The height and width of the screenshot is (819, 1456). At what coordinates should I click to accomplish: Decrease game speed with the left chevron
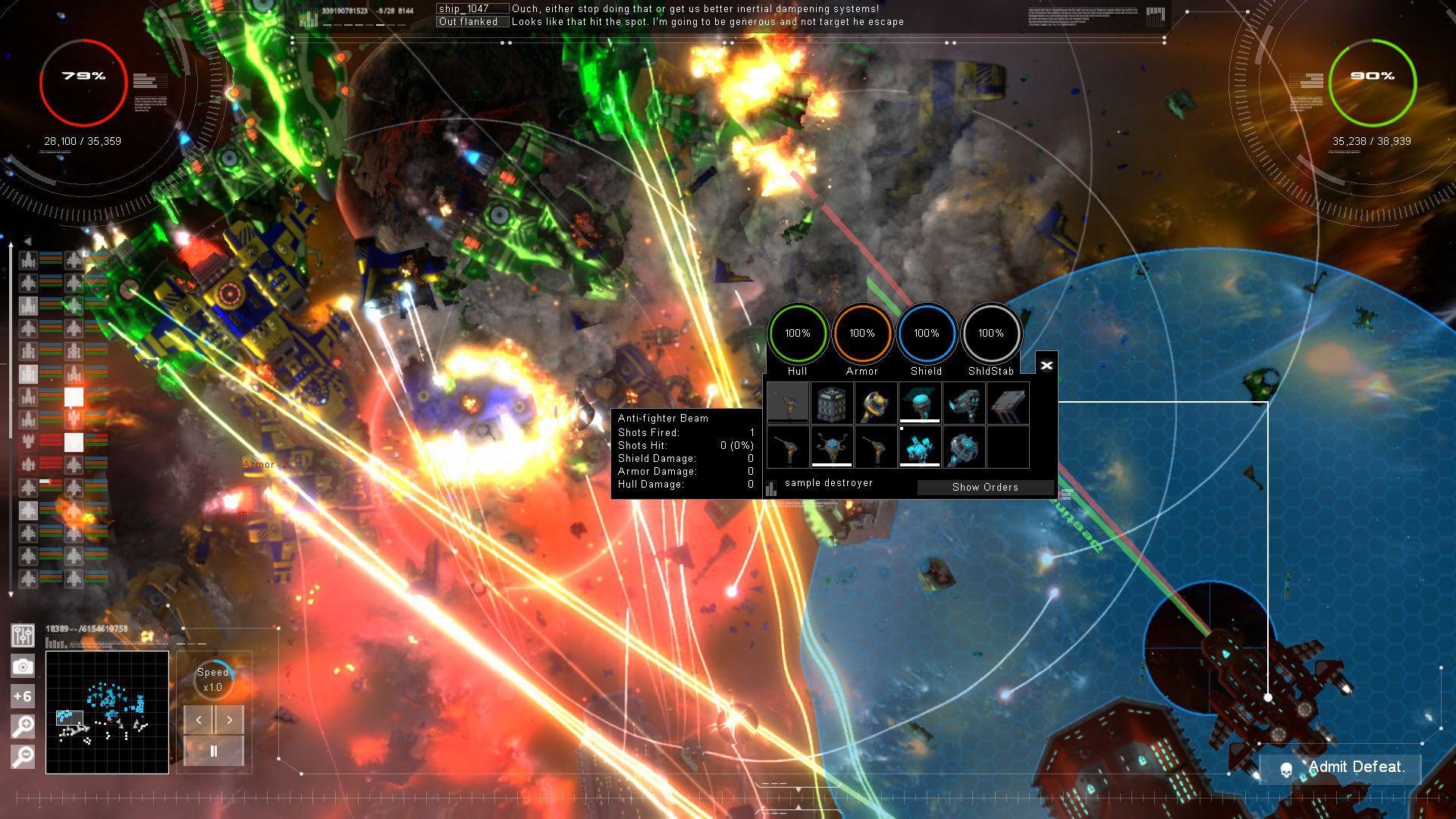tap(199, 720)
